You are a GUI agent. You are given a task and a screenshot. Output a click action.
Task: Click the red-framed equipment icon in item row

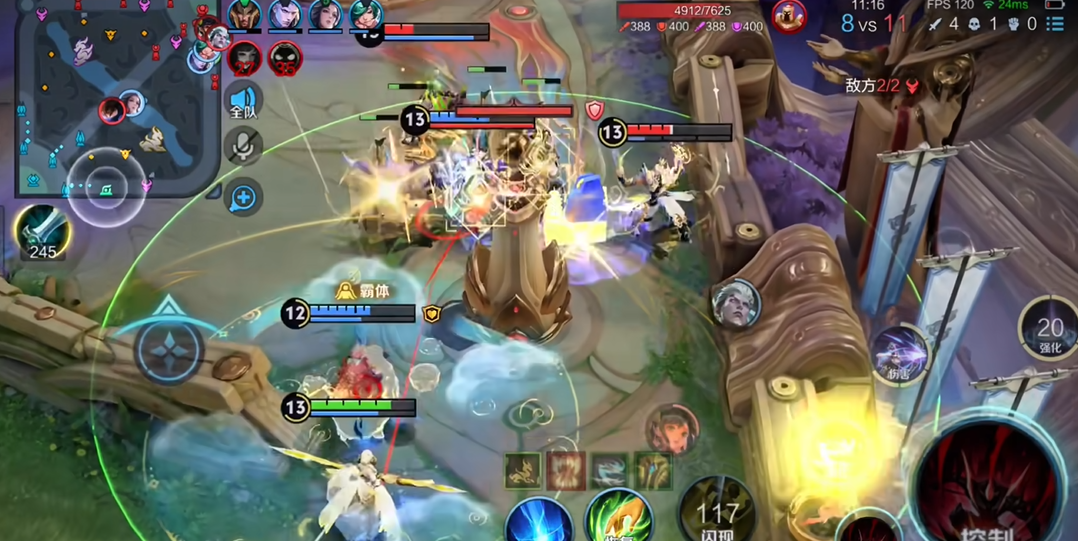[565, 470]
